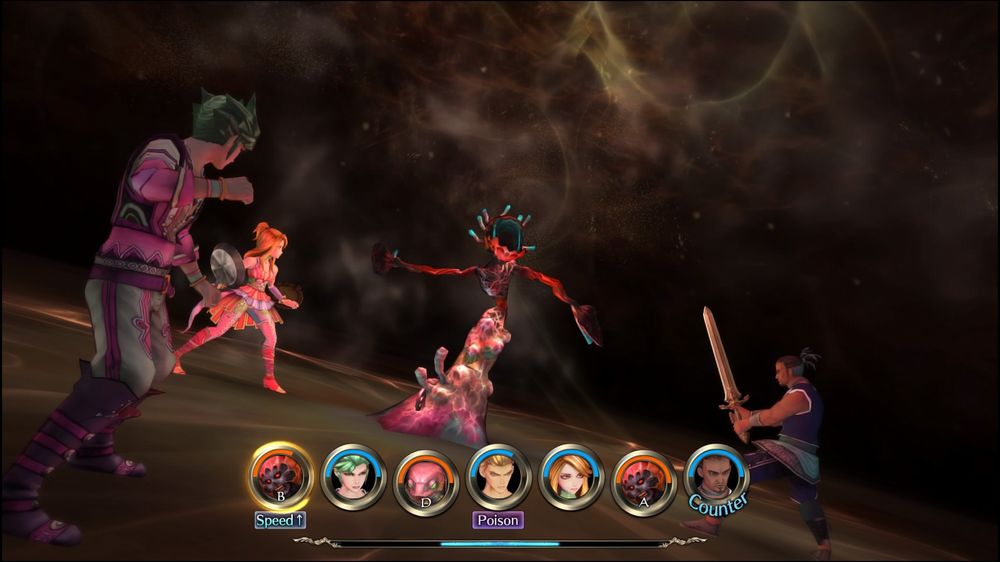
Task: Select the orange-haired girl's turn portrait
Action: click(570, 478)
